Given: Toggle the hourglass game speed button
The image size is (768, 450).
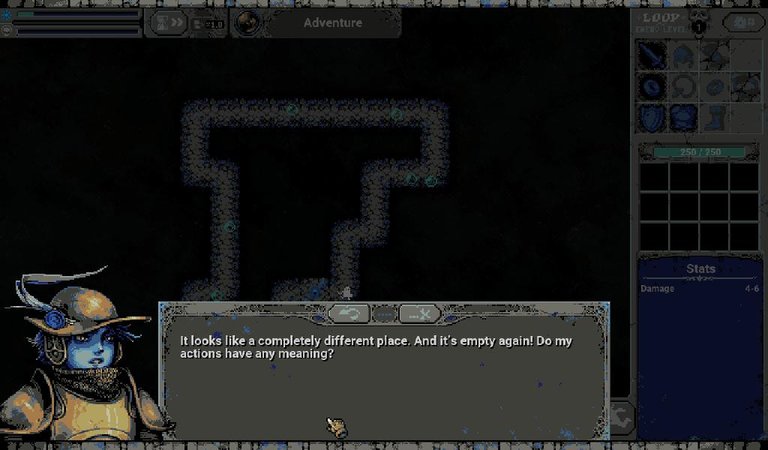Looking at the screenshot, I should tap(171, 22).
